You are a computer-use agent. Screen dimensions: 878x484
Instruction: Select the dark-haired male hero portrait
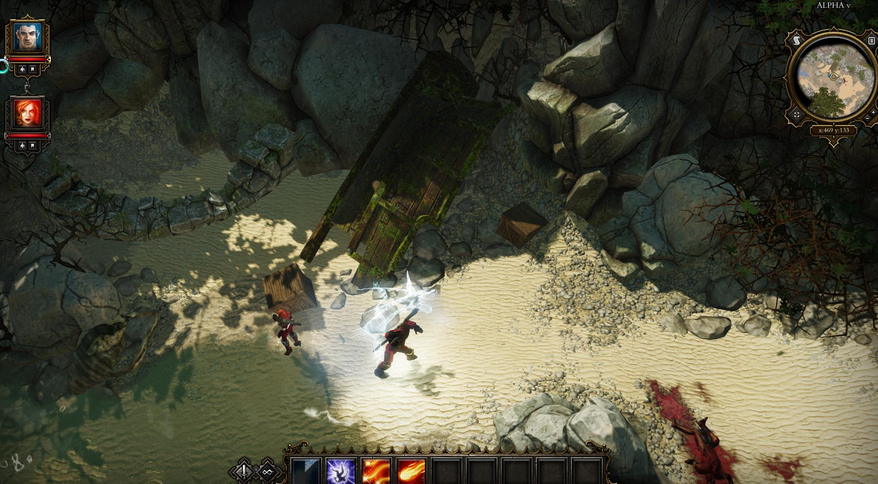click(x=26, y=38)
